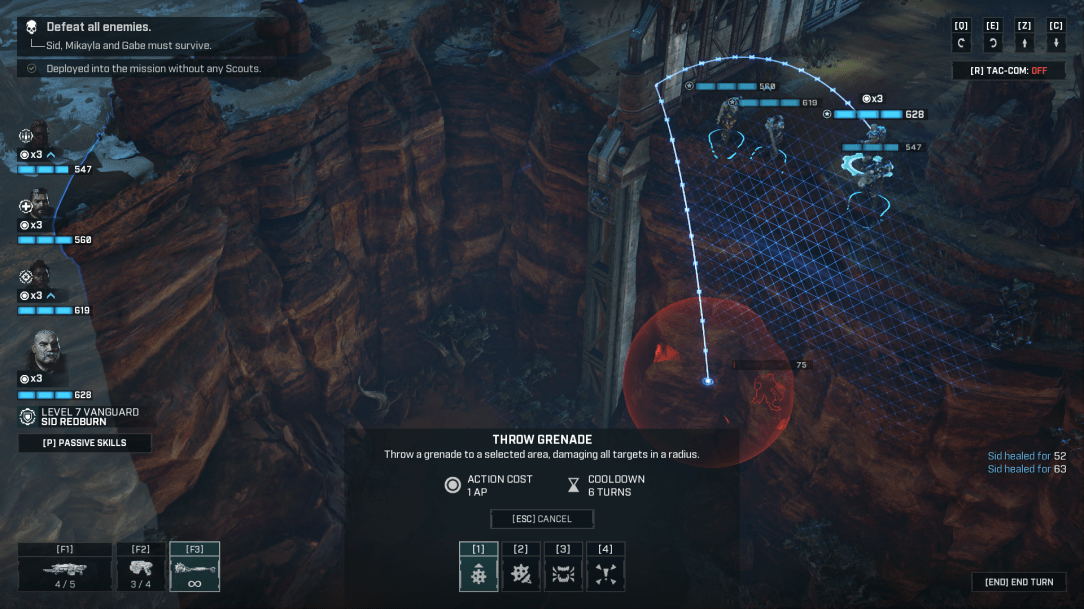Lower camera level with the down arrow
Image resolution: width=1084 pixels, height=609 pixels.
[x=1055, y=43]
